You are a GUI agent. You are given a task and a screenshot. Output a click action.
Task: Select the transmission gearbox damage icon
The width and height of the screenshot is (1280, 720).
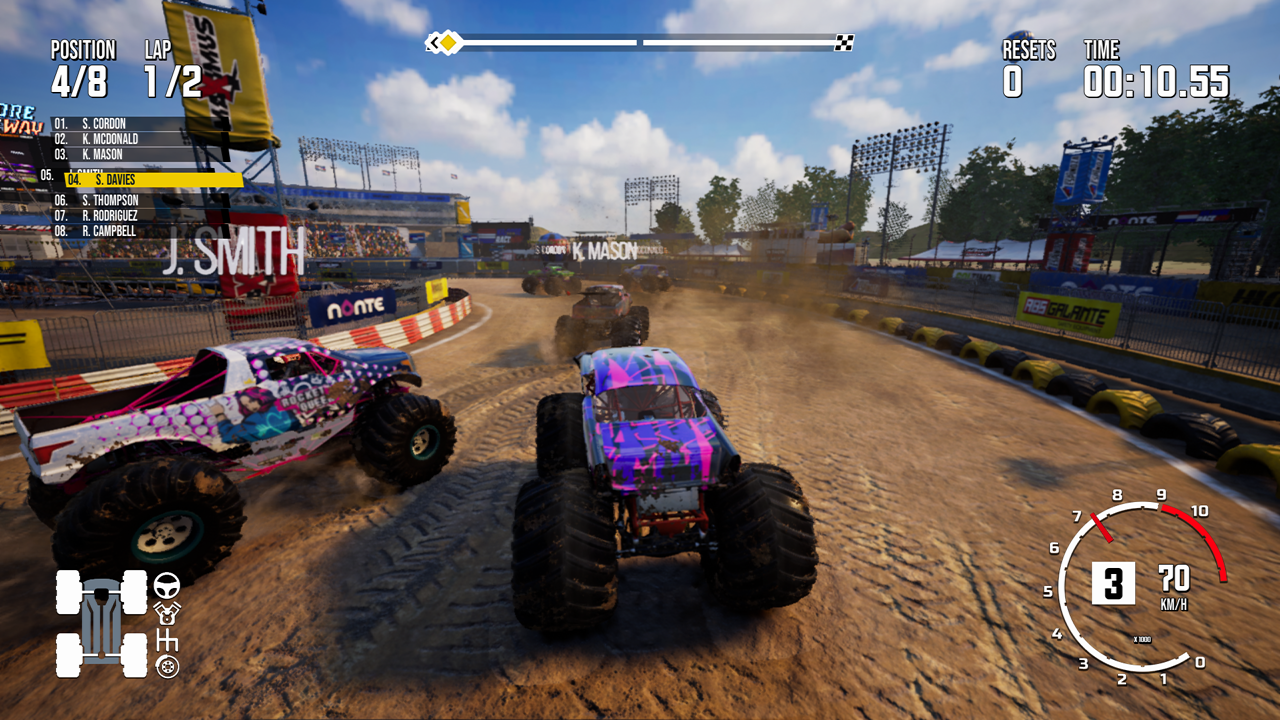coord(168,640)
